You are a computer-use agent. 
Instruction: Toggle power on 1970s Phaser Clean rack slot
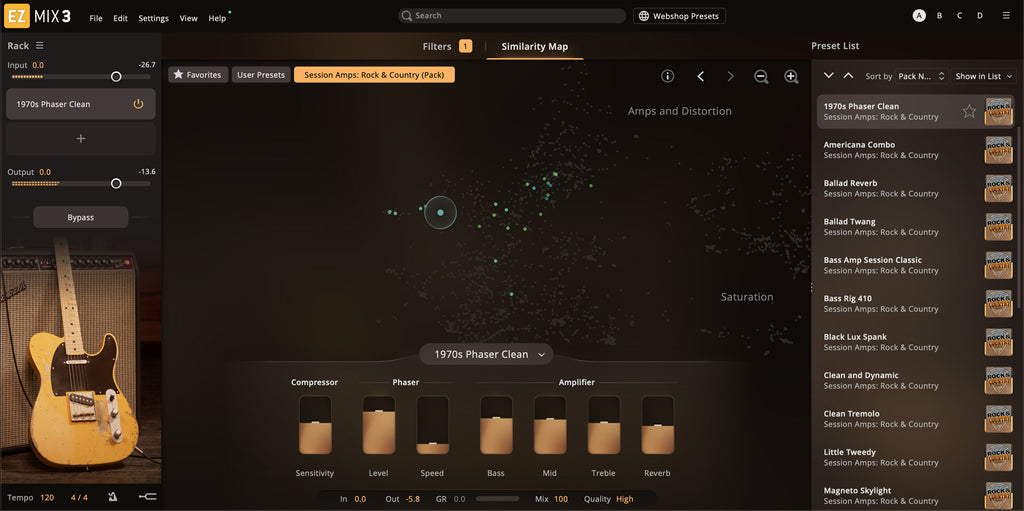point(138,104)
